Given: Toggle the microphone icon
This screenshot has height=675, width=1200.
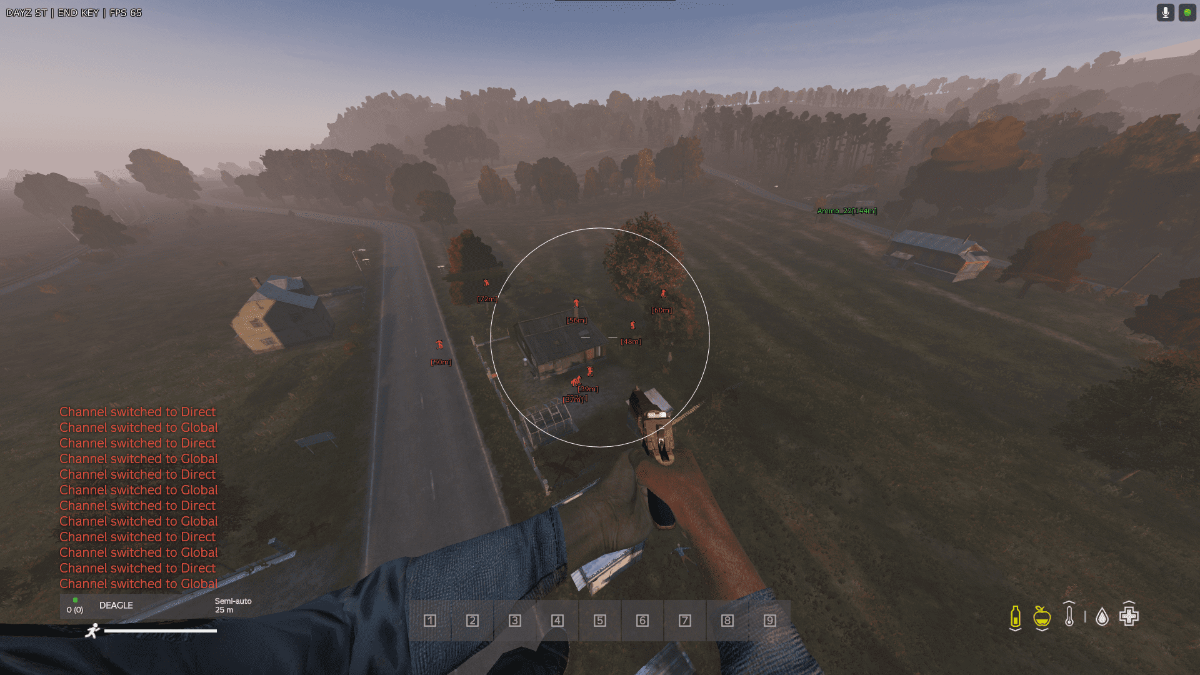Looking at the screenshot, I should coord(1165,12).
